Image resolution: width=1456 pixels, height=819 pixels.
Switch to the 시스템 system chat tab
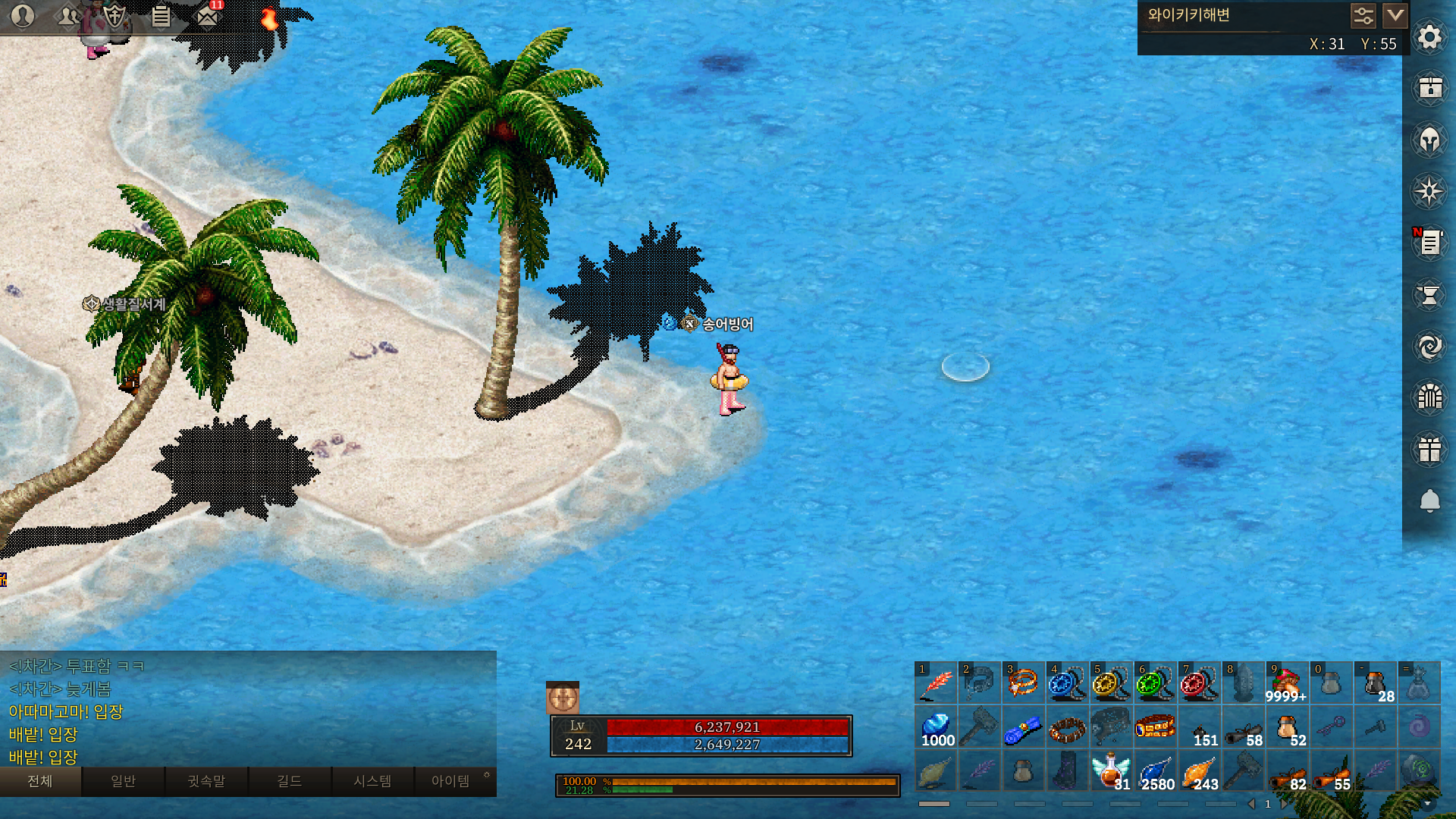point(372,781)
